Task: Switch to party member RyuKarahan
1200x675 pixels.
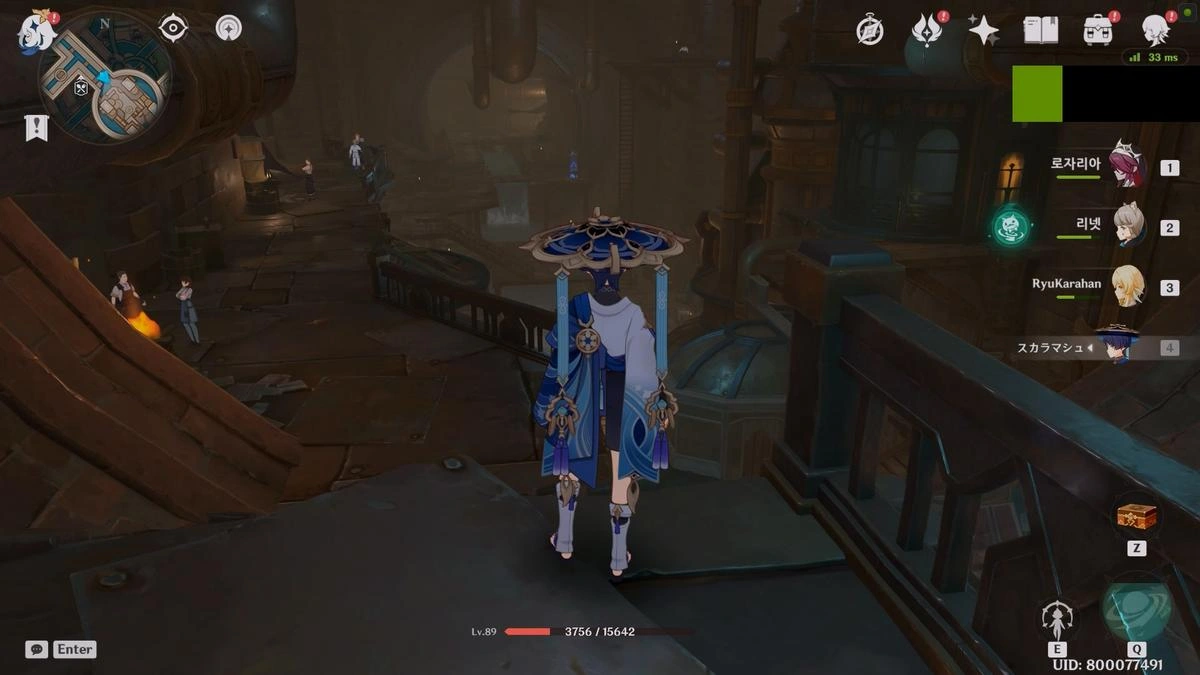Action: [1129, 286]
